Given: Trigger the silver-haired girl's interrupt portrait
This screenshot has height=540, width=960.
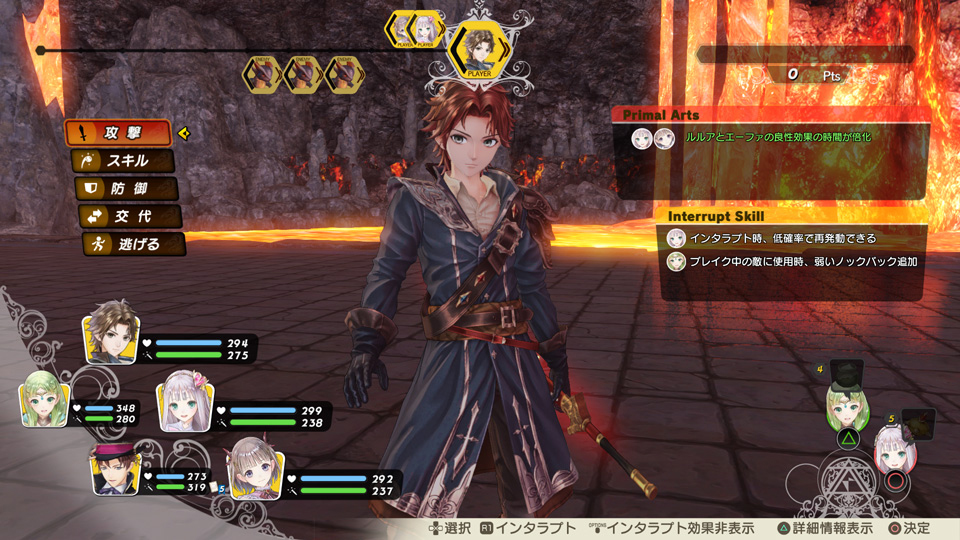Looking at the screenshot, I should coord(896,450).
